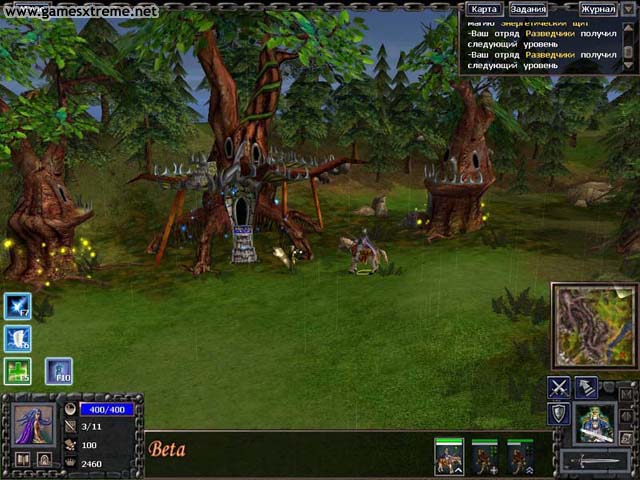Activate the energy shield spell icon
Image resolution: width=640 pixels, height=480 pixels.
coord(18,339)
